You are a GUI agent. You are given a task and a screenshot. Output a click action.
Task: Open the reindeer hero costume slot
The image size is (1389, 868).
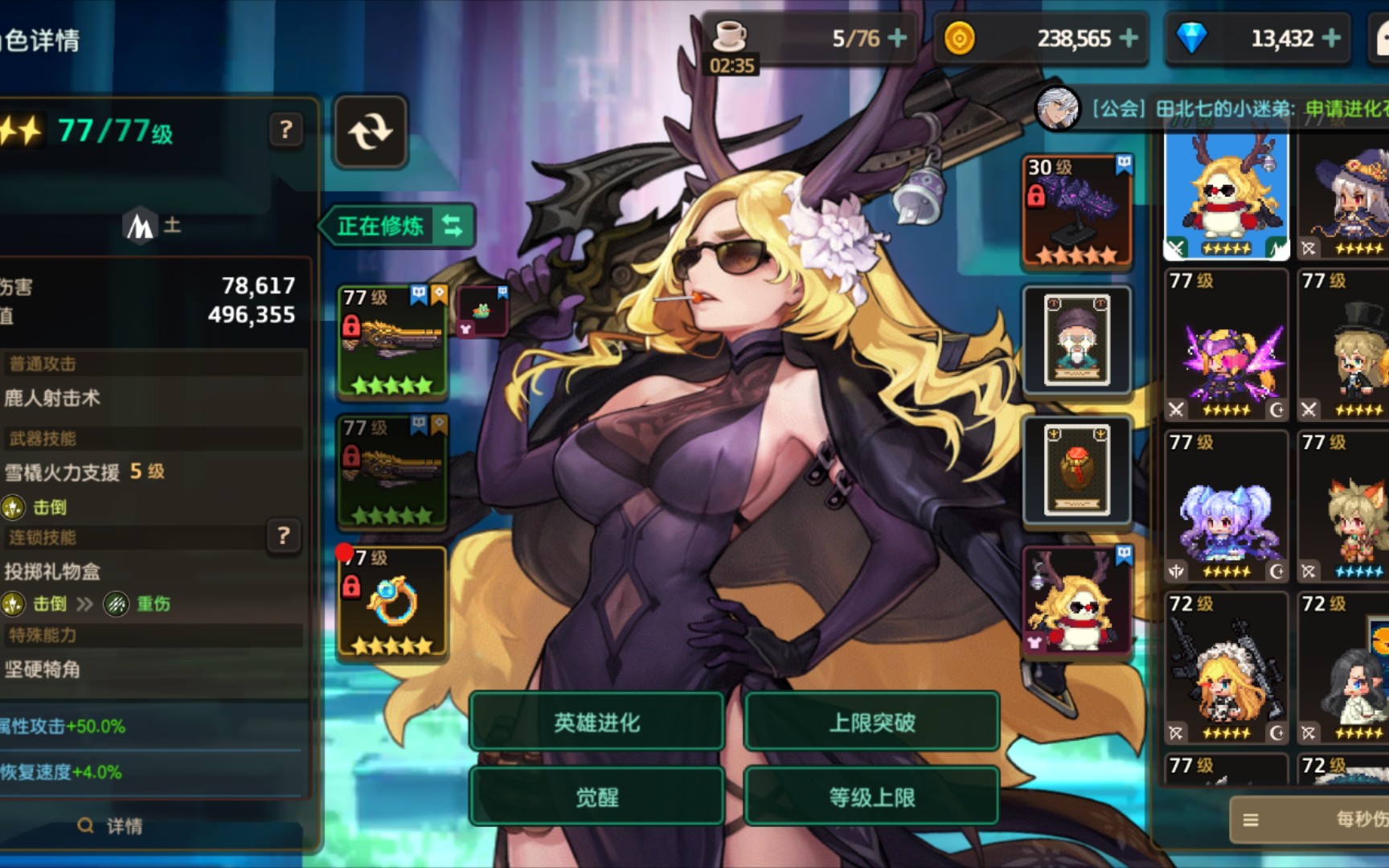pos(1077,601)
